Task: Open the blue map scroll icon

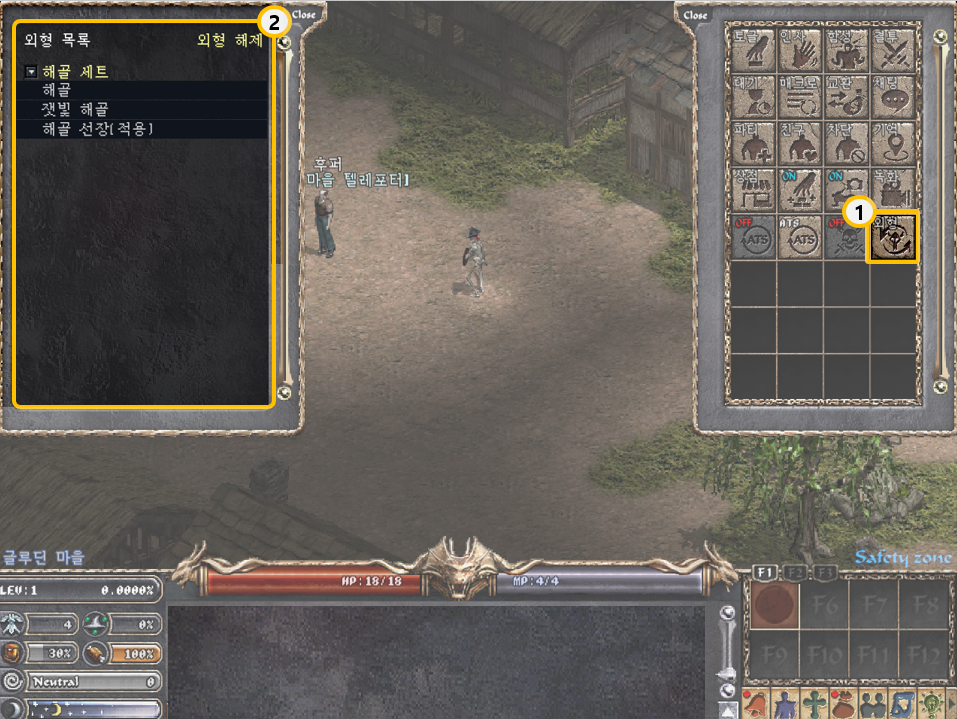Action: tap(901, 703)
